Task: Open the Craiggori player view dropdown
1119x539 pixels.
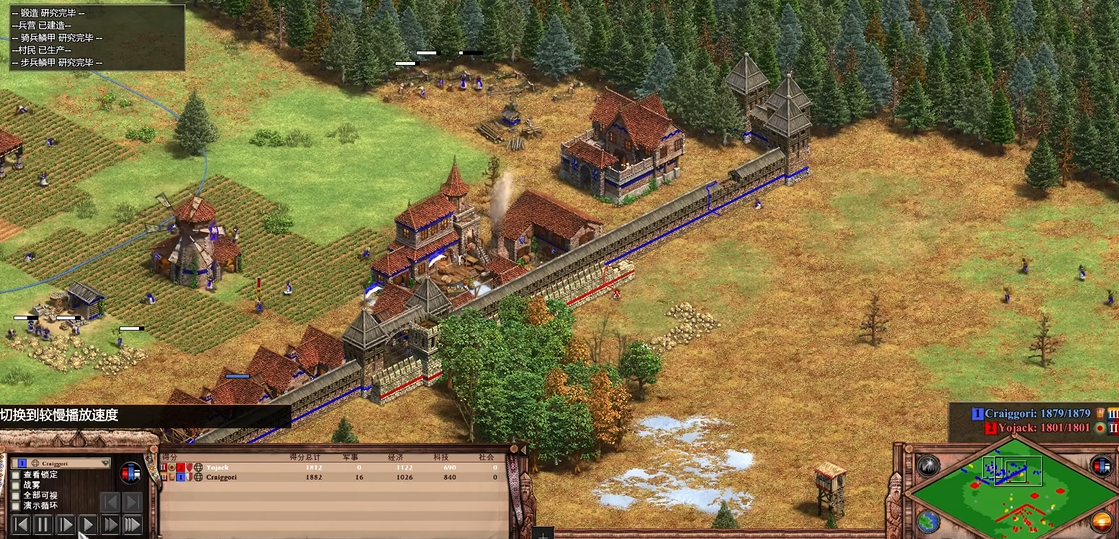Action: pos(104,464)
